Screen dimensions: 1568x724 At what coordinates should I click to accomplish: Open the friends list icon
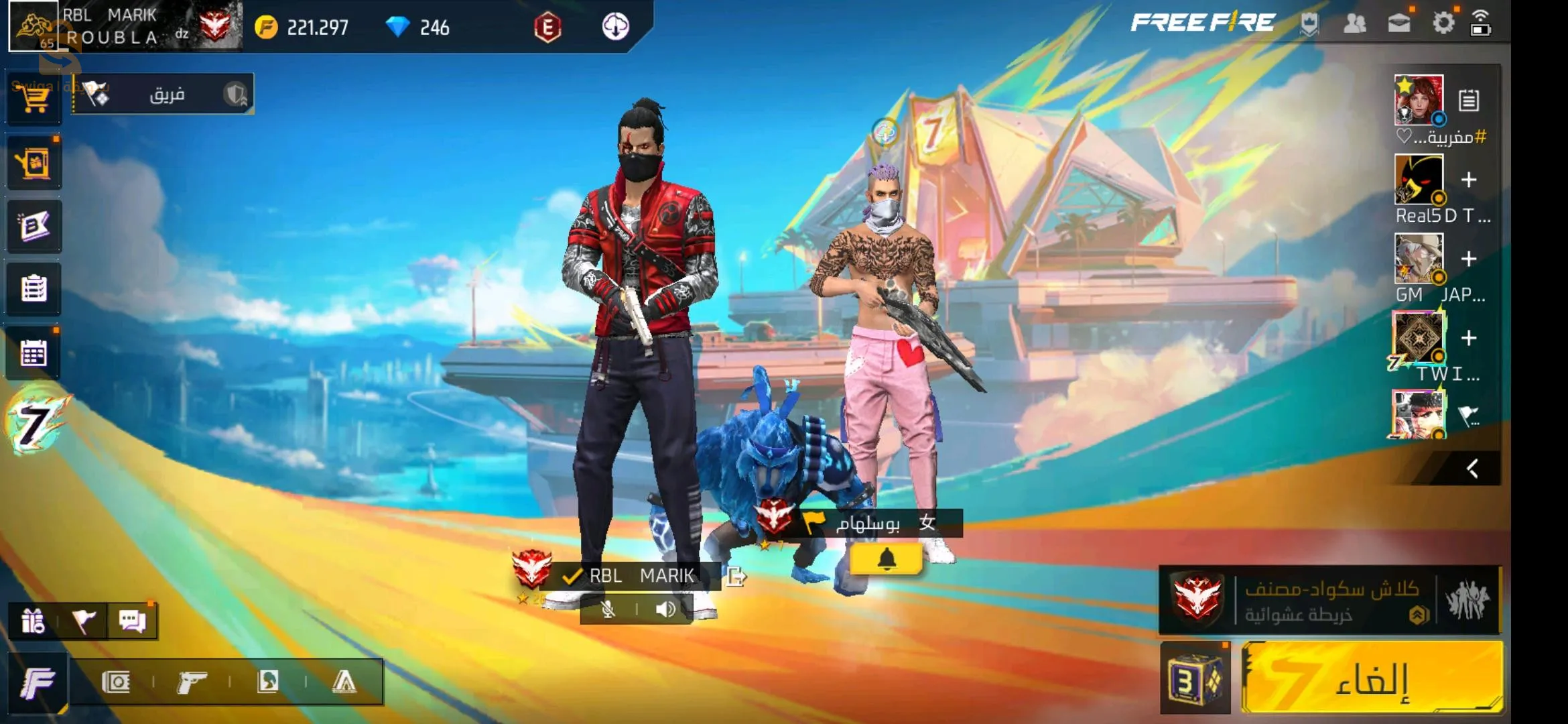point(1354,24)
